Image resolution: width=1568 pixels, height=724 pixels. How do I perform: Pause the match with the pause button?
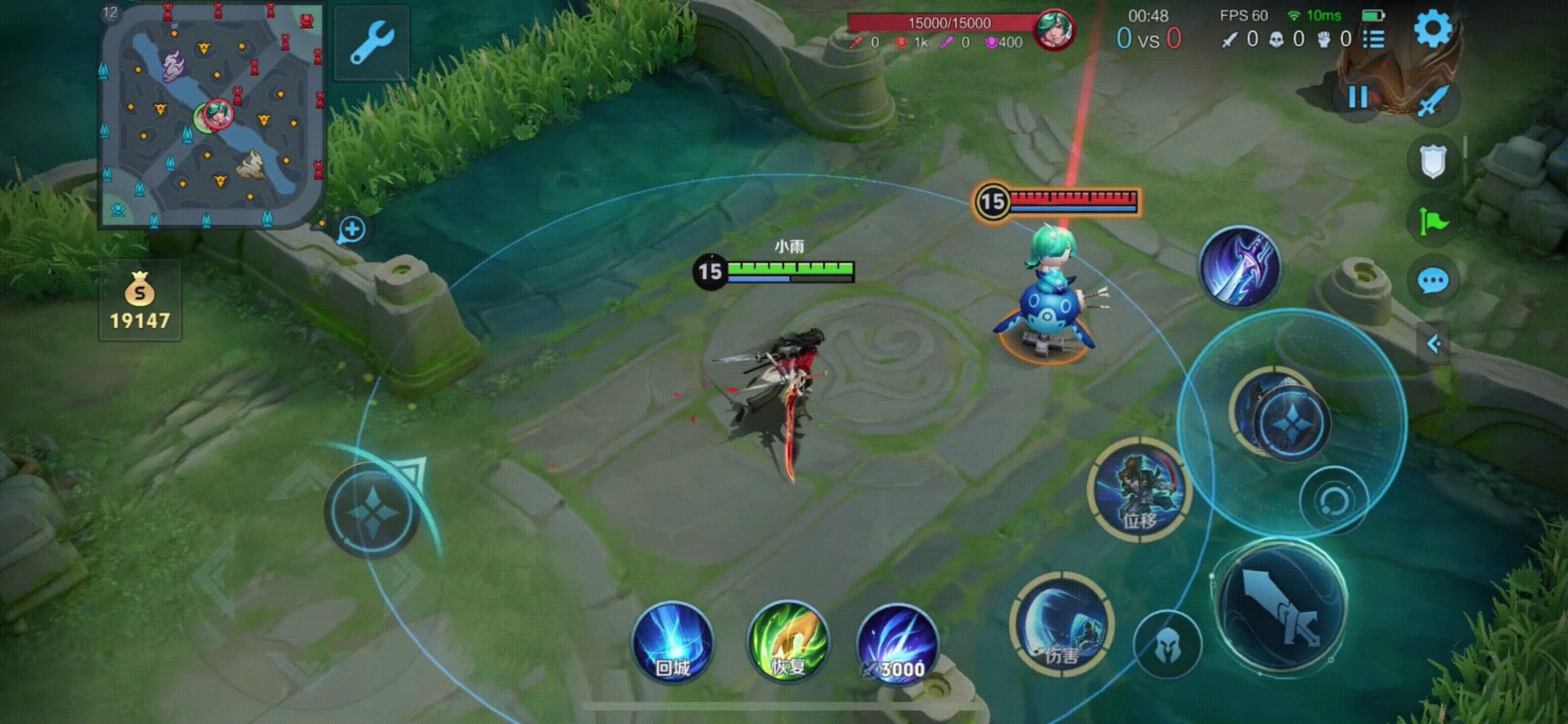pos(1358,98)
